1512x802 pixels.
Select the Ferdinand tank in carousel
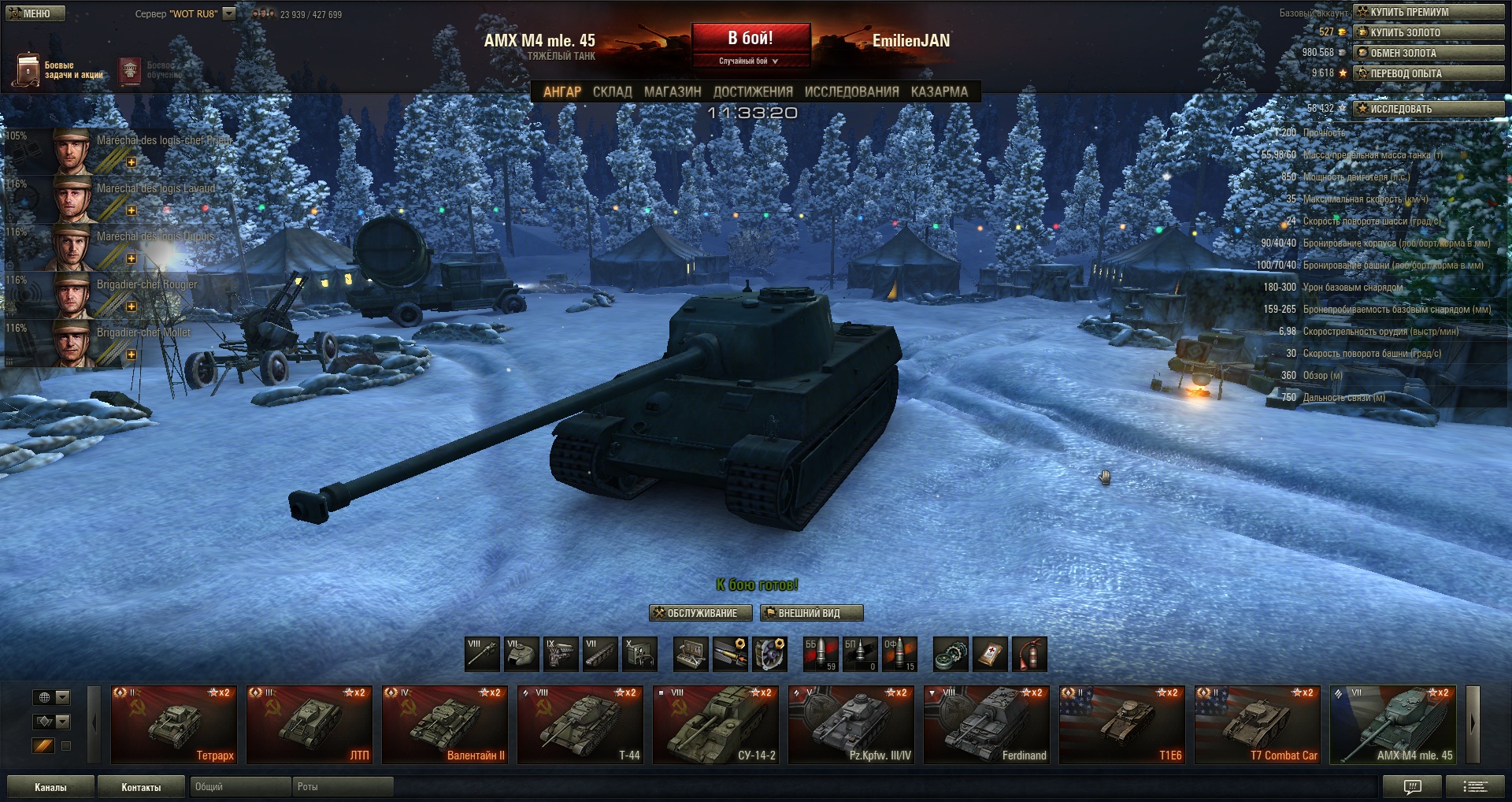986,725
